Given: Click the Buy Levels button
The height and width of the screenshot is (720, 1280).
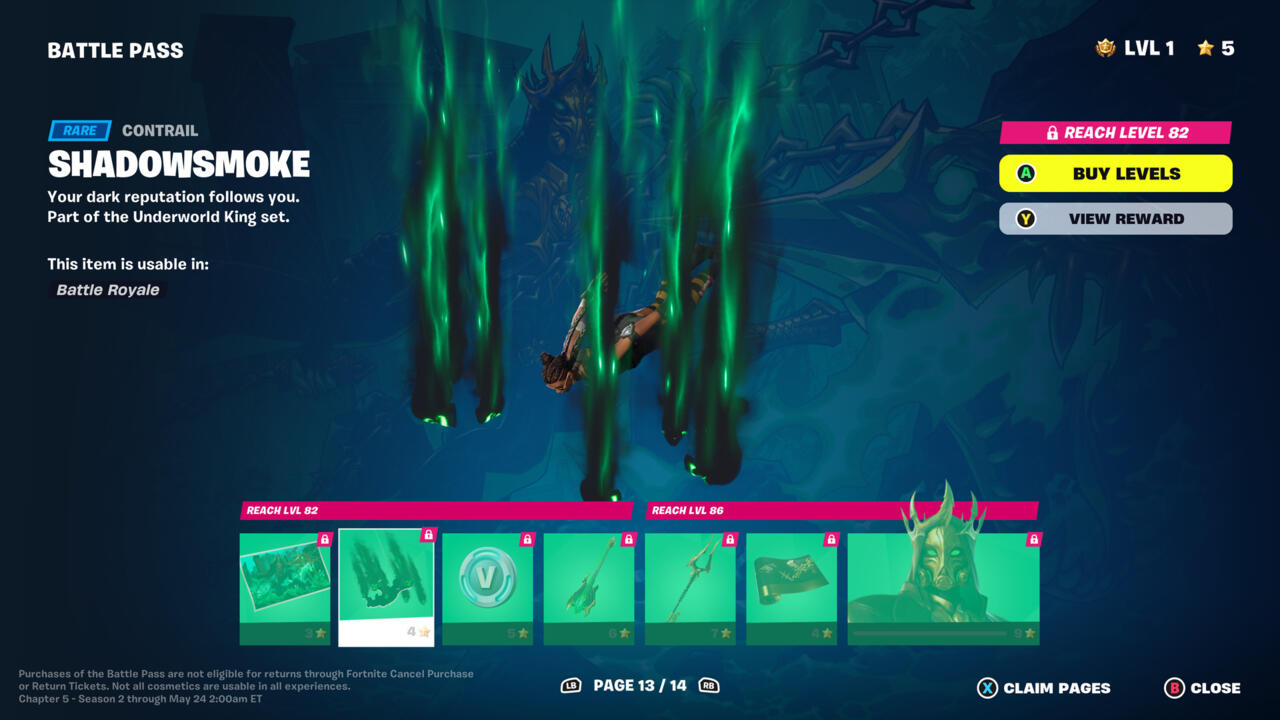Looking at the screenshot, I should (x=1115, y=173).
